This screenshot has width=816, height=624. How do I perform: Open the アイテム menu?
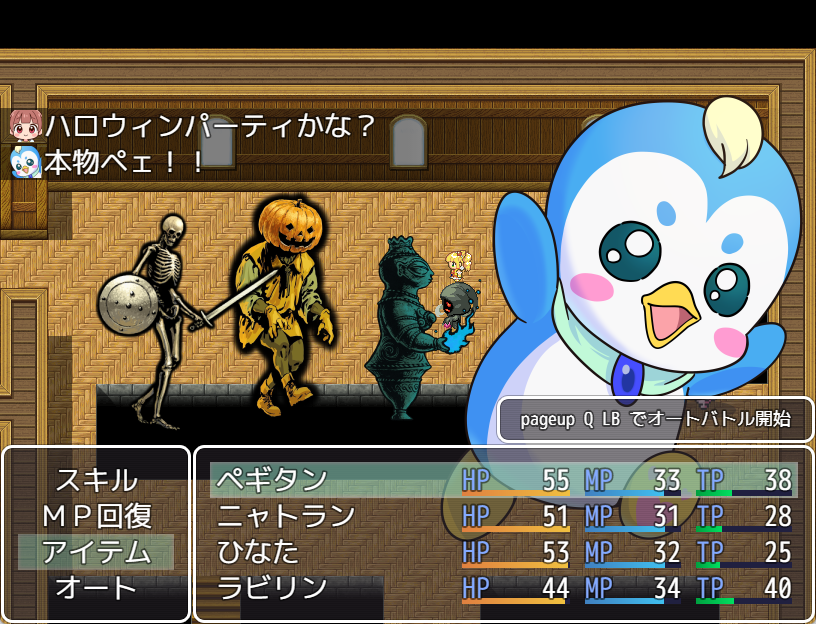click(x=96, y=552)
